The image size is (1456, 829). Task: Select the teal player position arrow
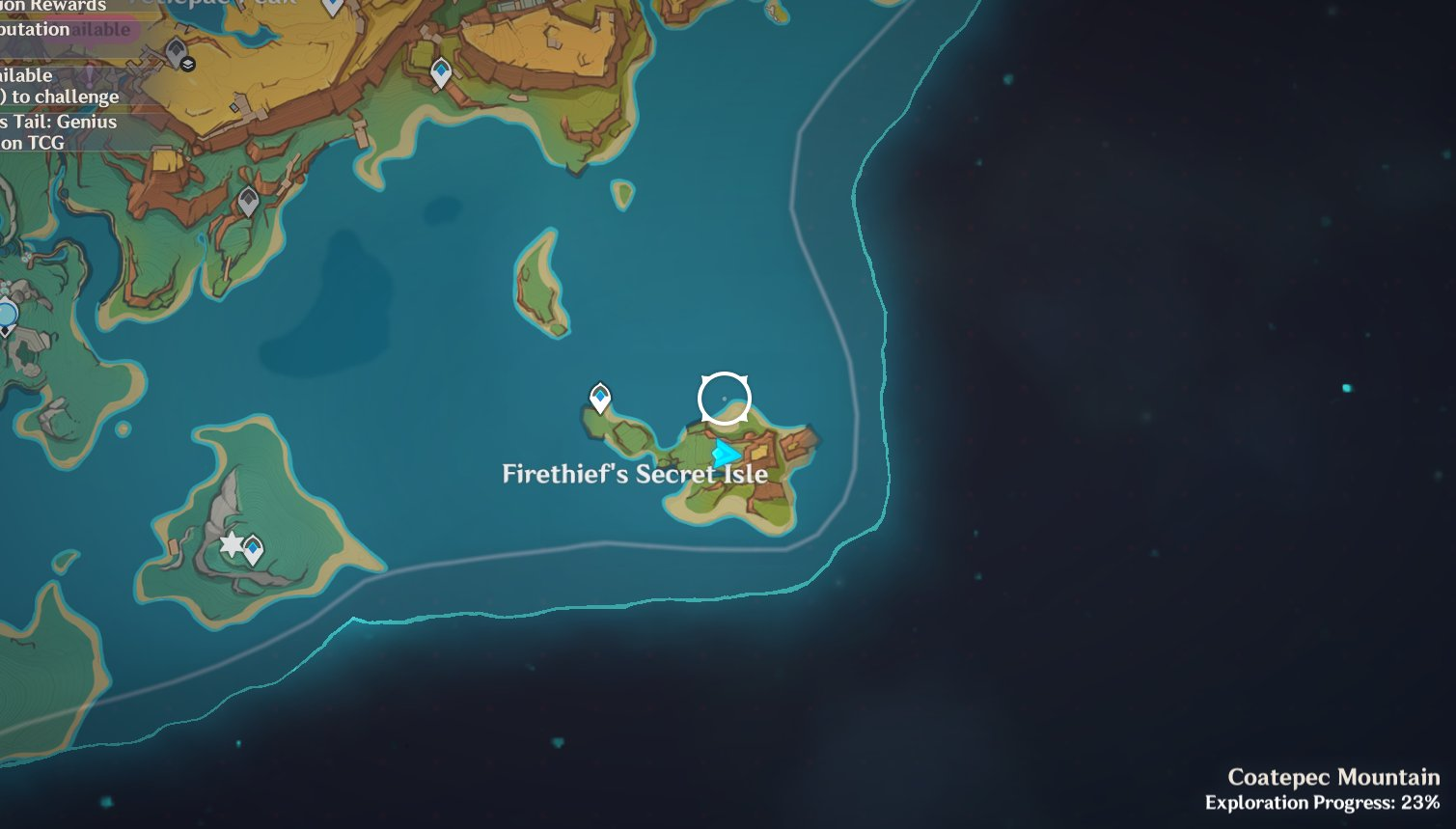pyautogui.click(x=728, y=452)
